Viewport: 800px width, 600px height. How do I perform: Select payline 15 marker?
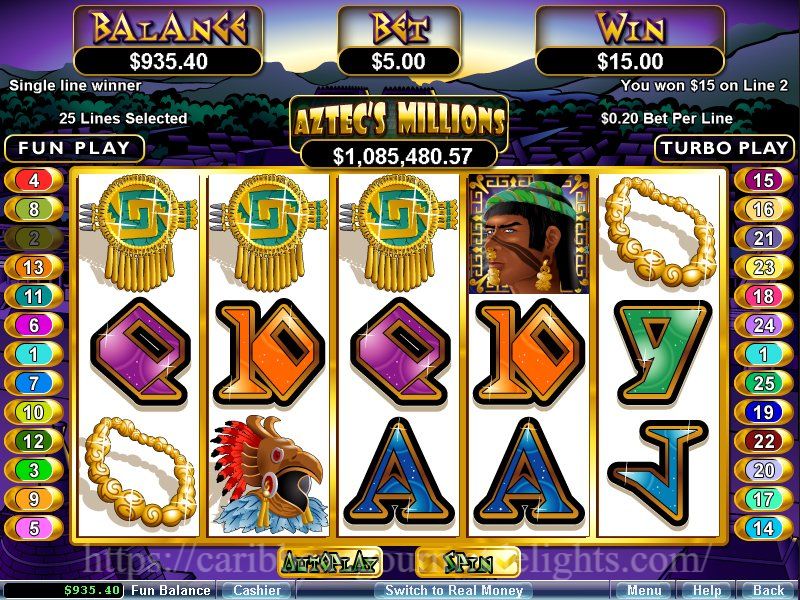point(763,181)
